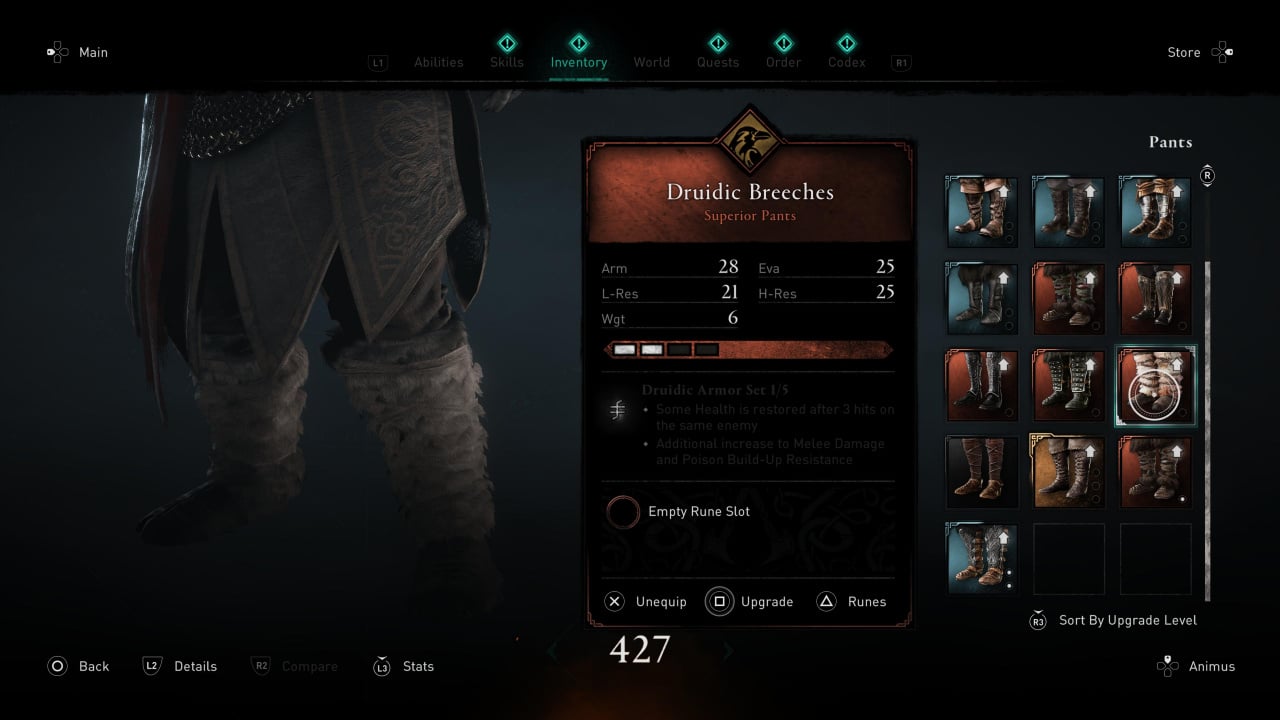The image size is (1280, 720).
Task: Unequip the Druidic Breeches
Action: pos(646,601)
